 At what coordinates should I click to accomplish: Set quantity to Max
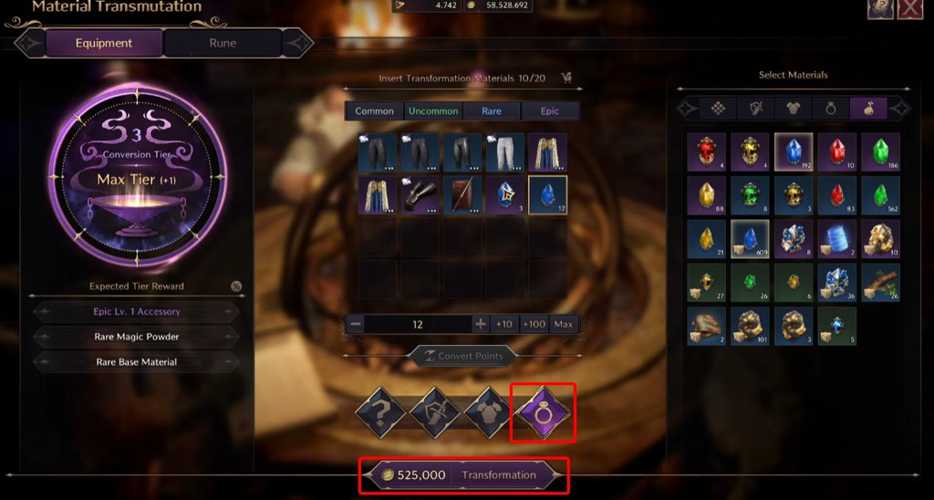pyautogui.click(x=564, y=324)
